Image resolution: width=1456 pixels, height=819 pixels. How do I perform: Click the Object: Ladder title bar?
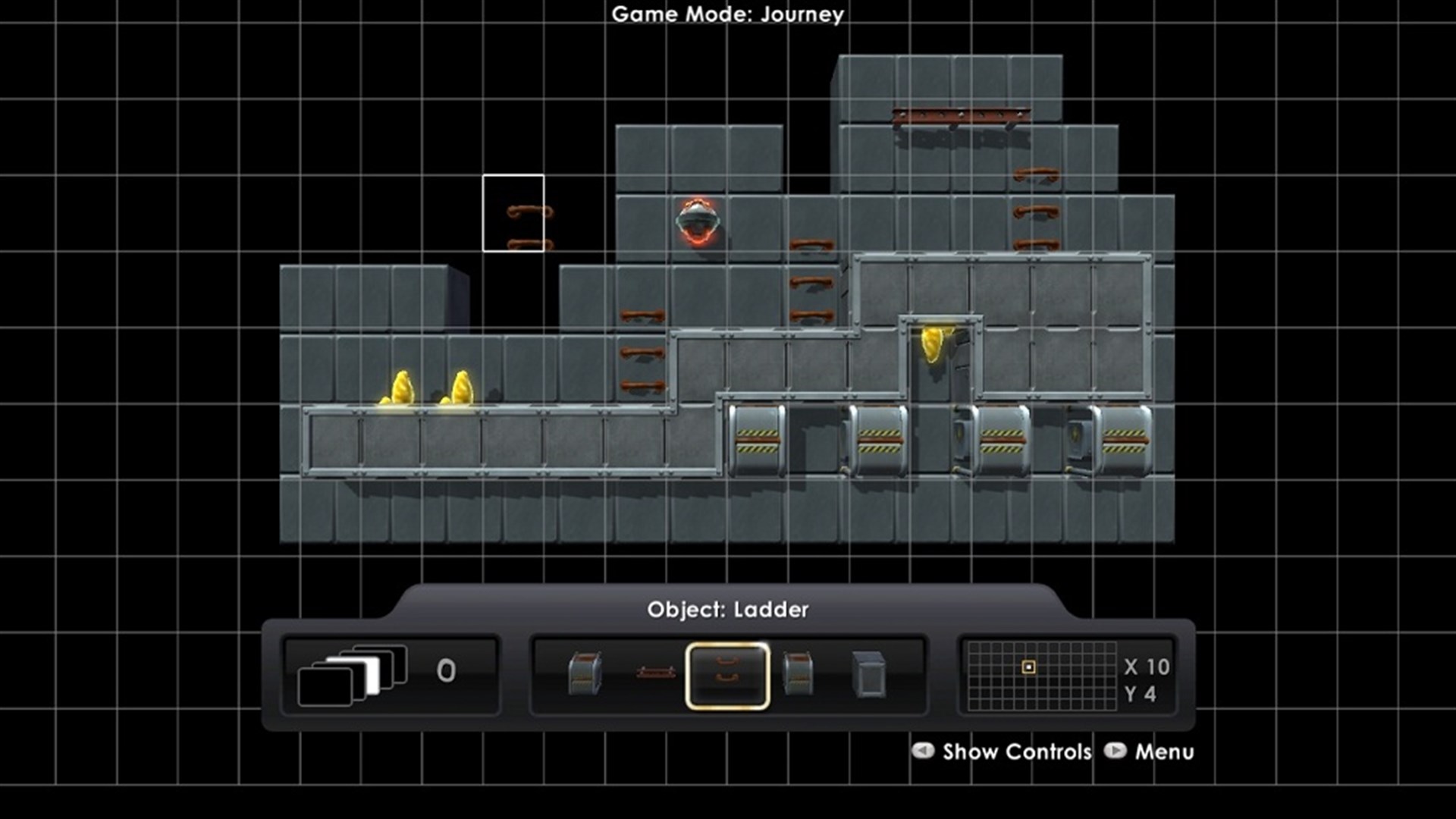coord(728,609)
